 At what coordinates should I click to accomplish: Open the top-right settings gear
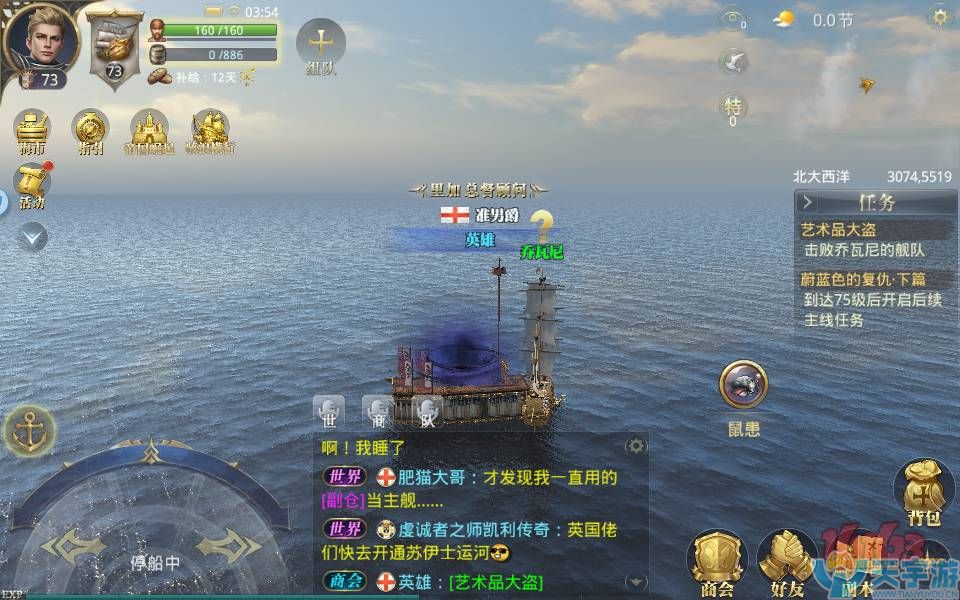pos(940,17)
